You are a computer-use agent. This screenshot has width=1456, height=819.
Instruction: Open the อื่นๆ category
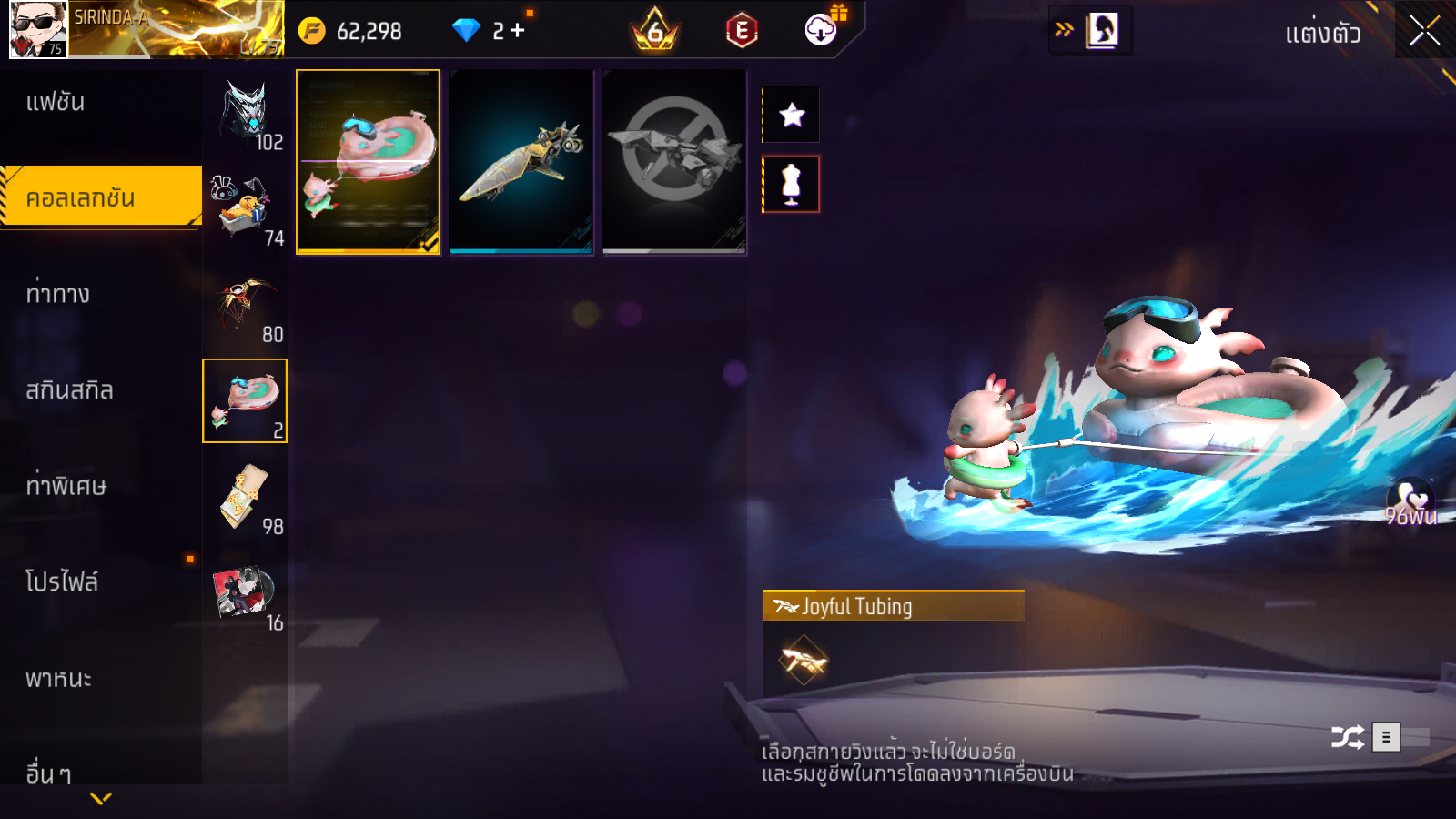click(48, 773)
